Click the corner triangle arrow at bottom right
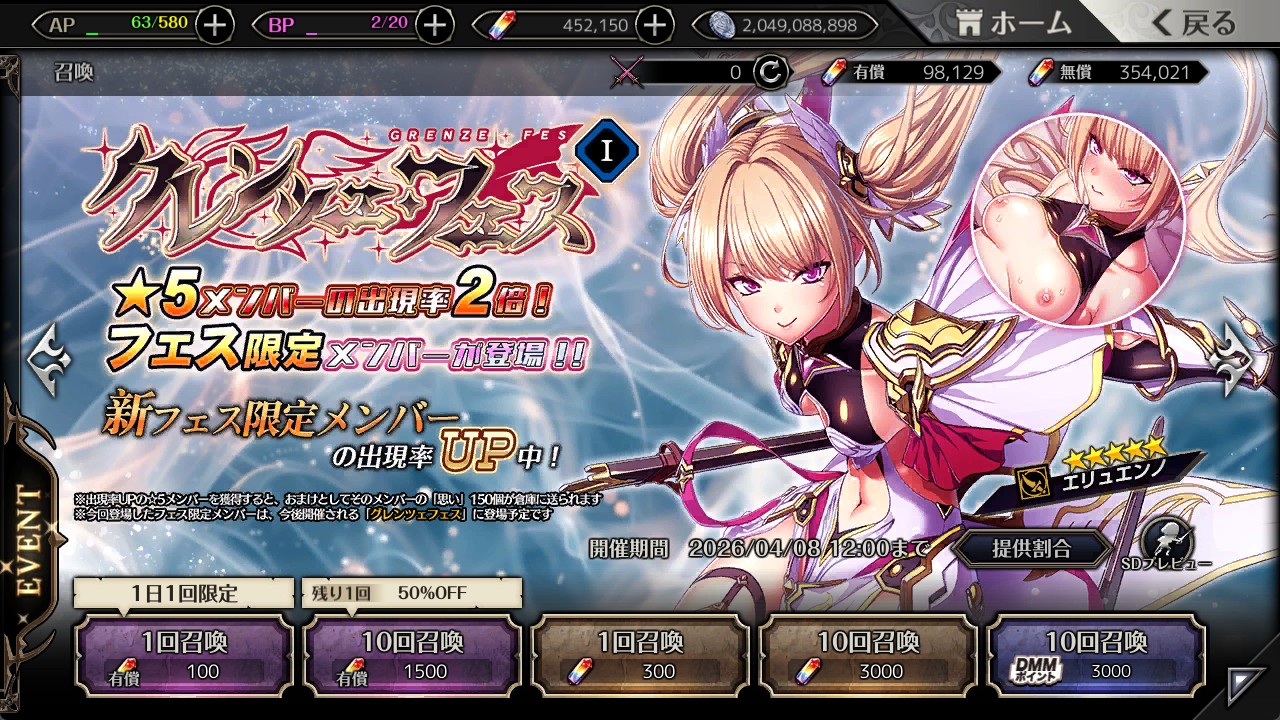This screenshot has height=720, width=1280. 1245,685
